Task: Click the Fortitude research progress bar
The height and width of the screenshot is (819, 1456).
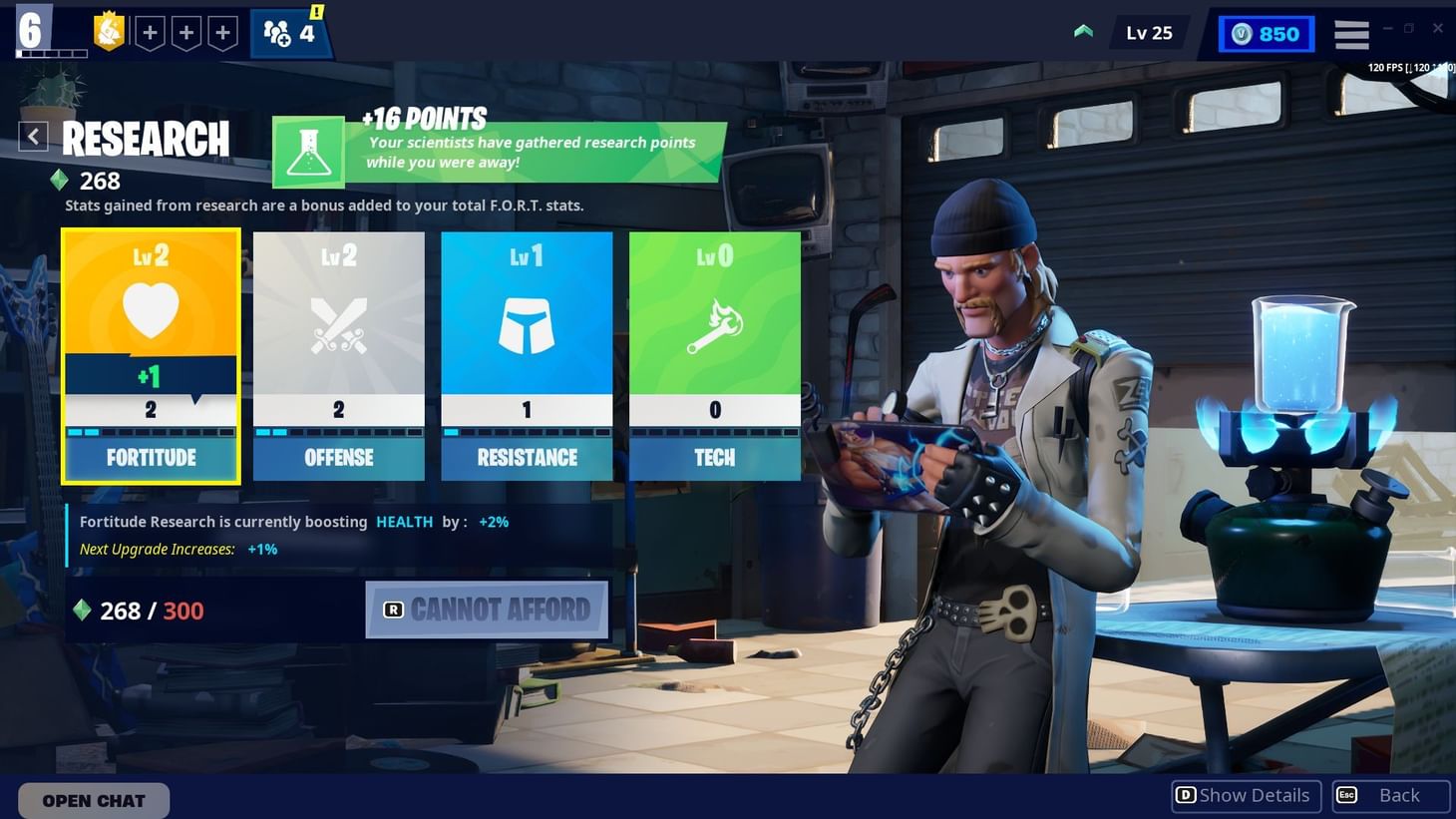Action: (x=150, y=433)
